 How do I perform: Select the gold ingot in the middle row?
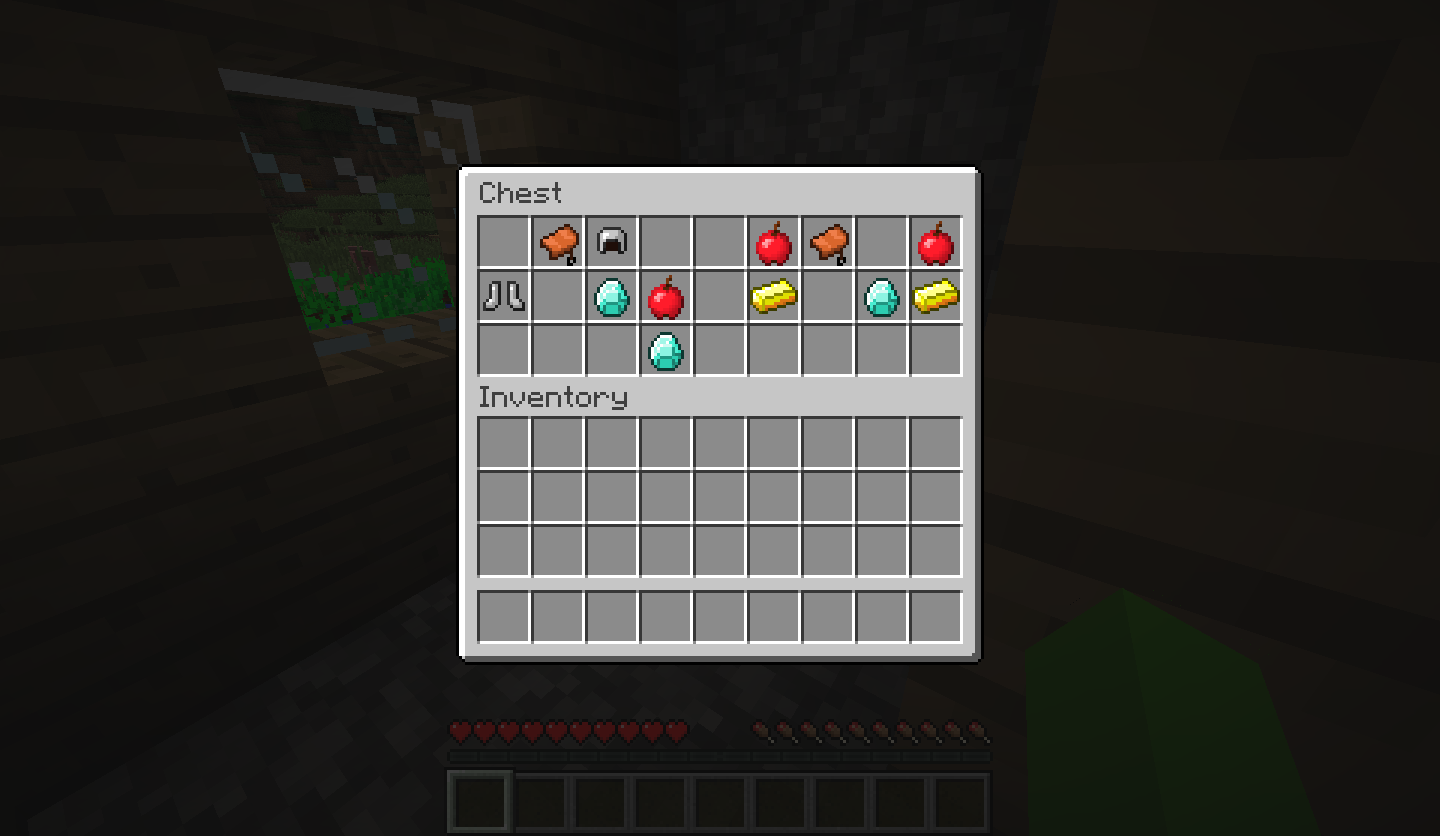click(774, 295)
